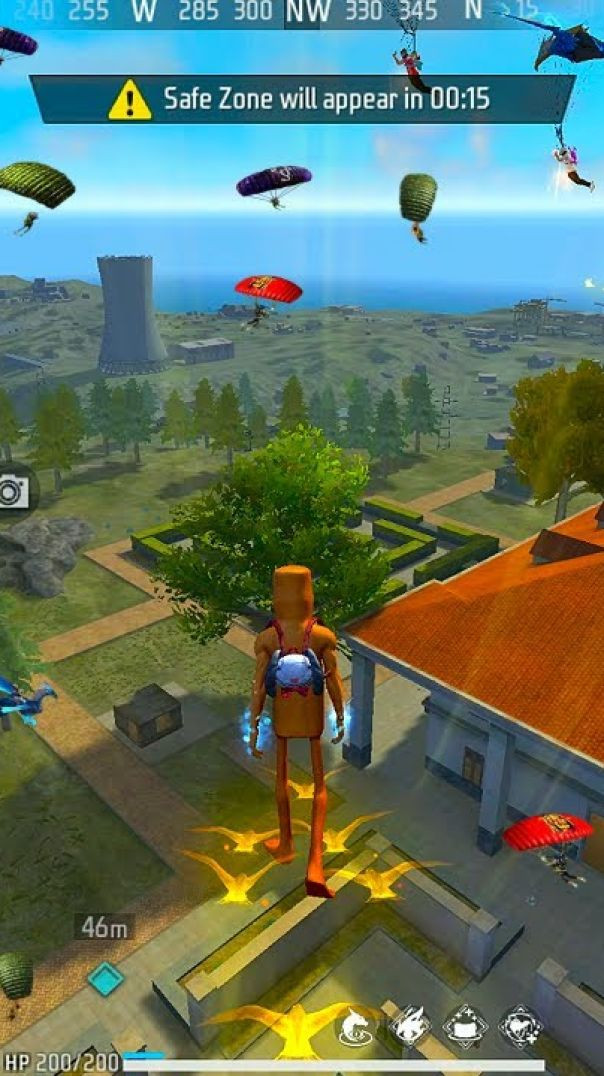604x1076 pixels.
Task: Tap the camera screenshot button
Action: click(x=13, y=491)
